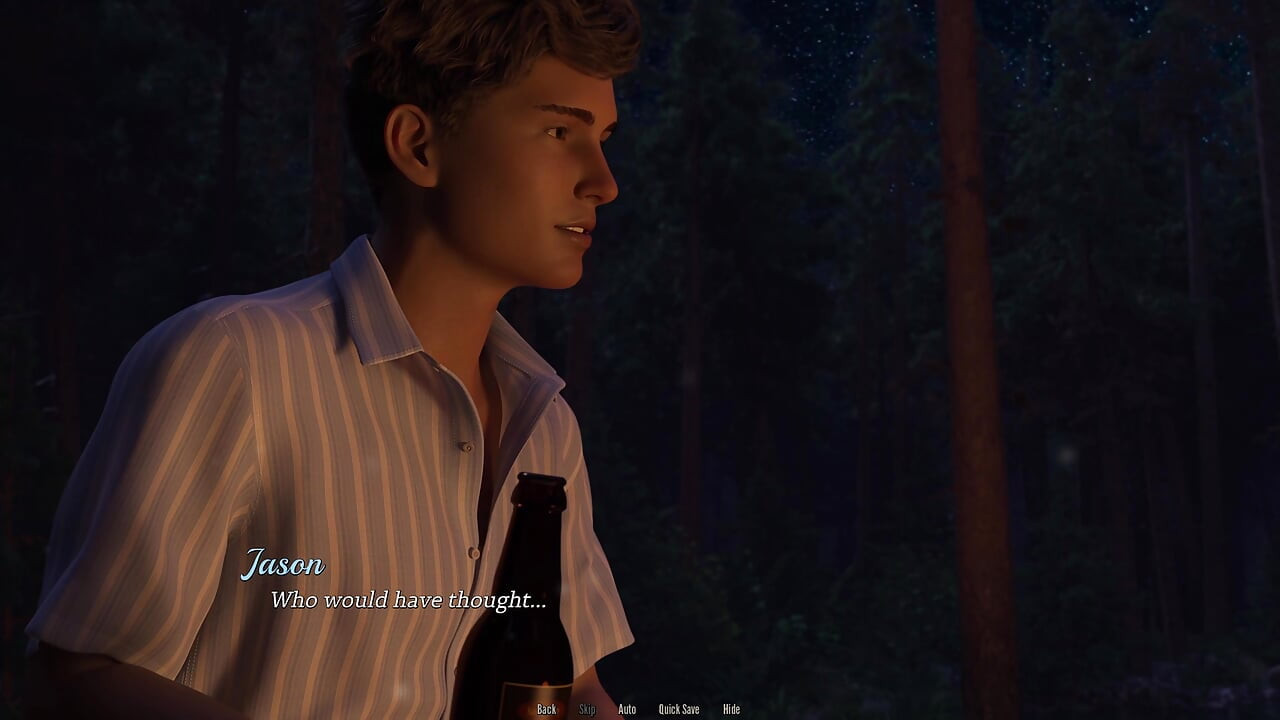Click Quick Save in the bottom menu
Viewport: 1280px width, 720px height.
pos(679,709)
